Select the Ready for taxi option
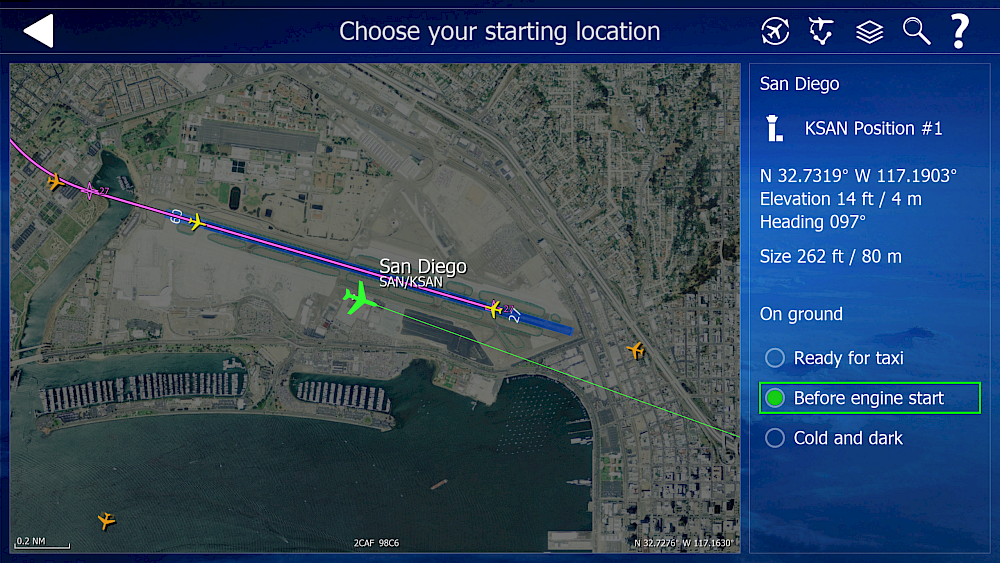Viewport: 1000px width, 563px height. click(775, 358)
